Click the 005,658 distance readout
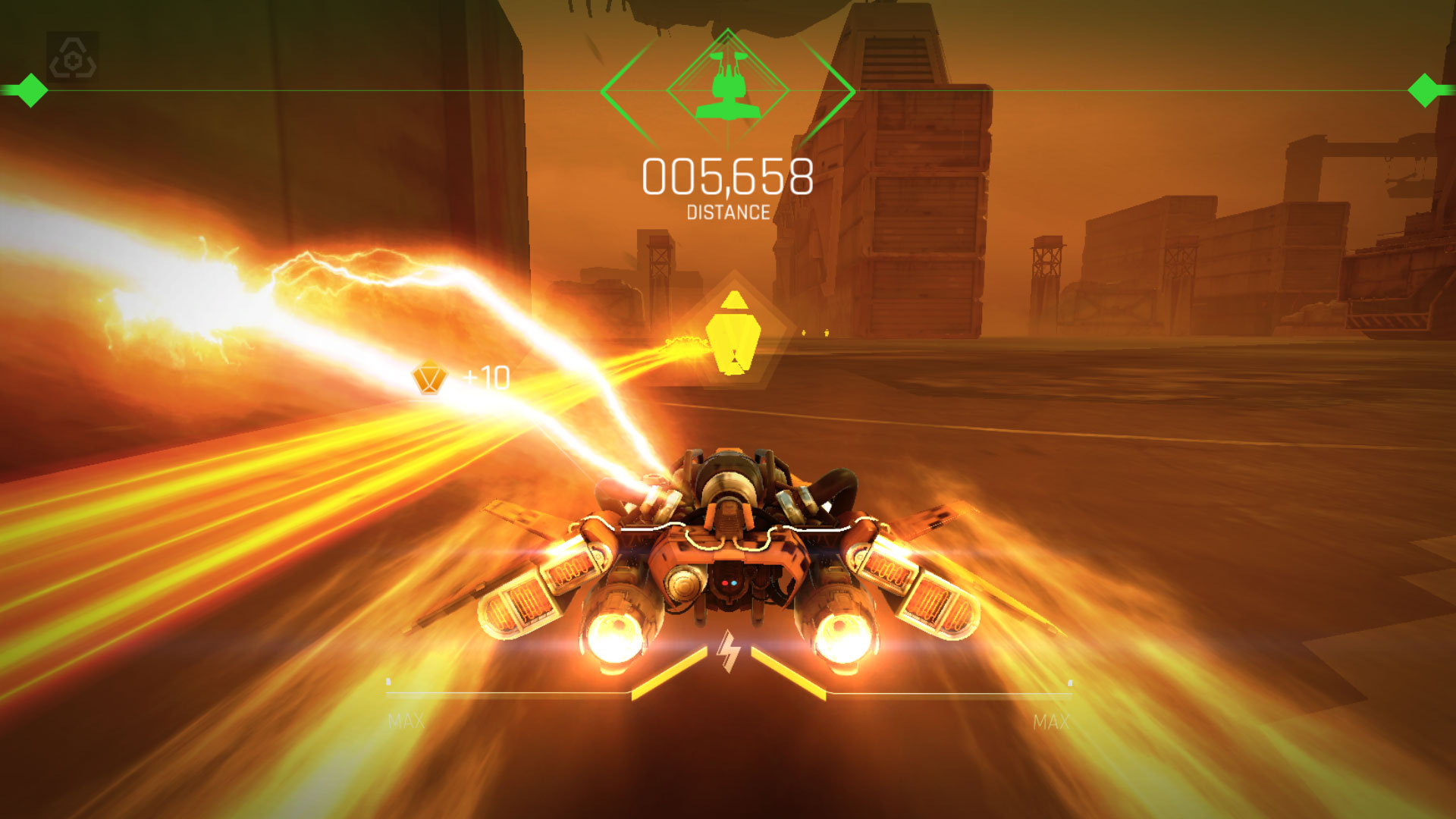 pyautogui.click(x=728, y=177)
